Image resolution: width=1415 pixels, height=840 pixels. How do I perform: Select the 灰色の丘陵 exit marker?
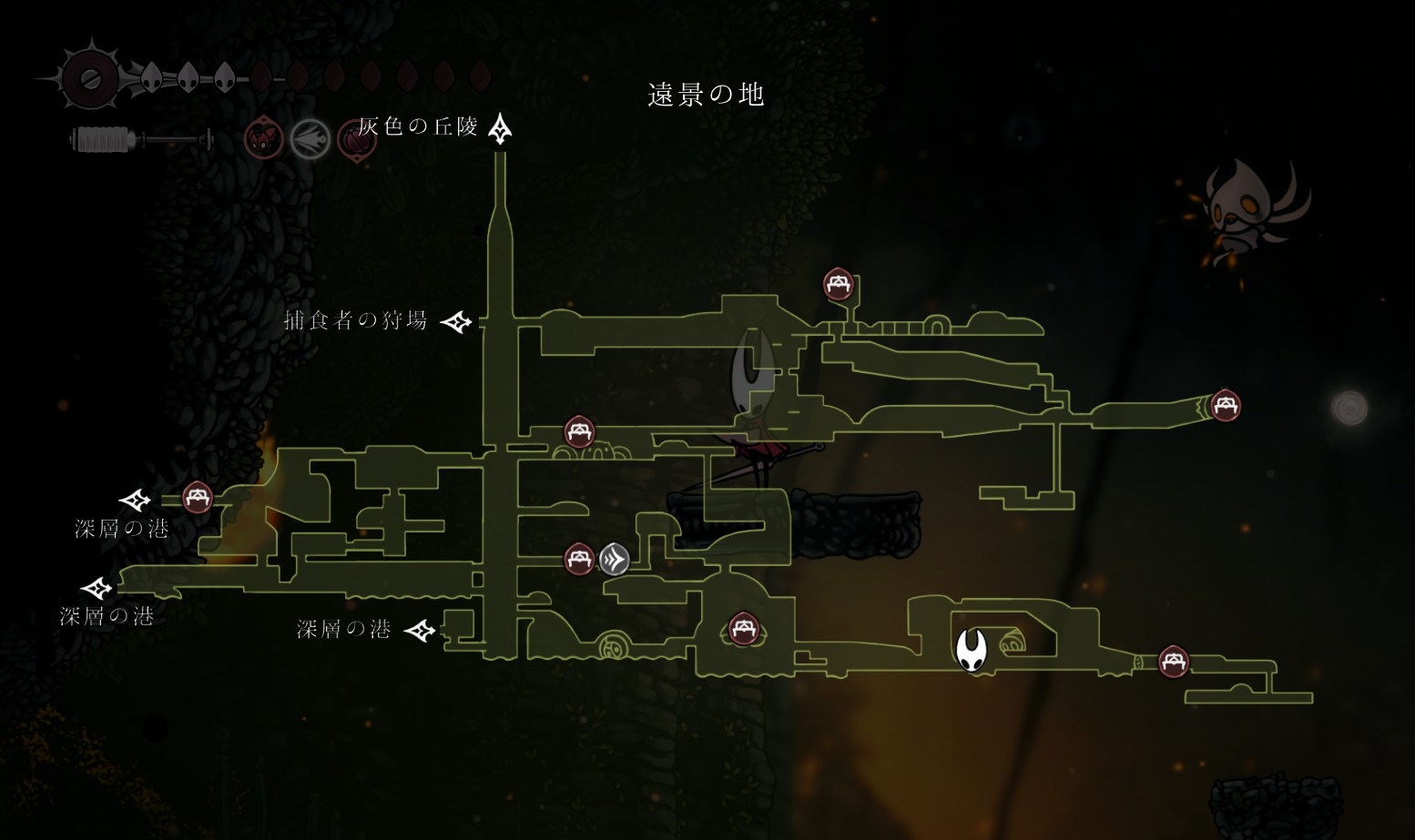tap(500, 129)
